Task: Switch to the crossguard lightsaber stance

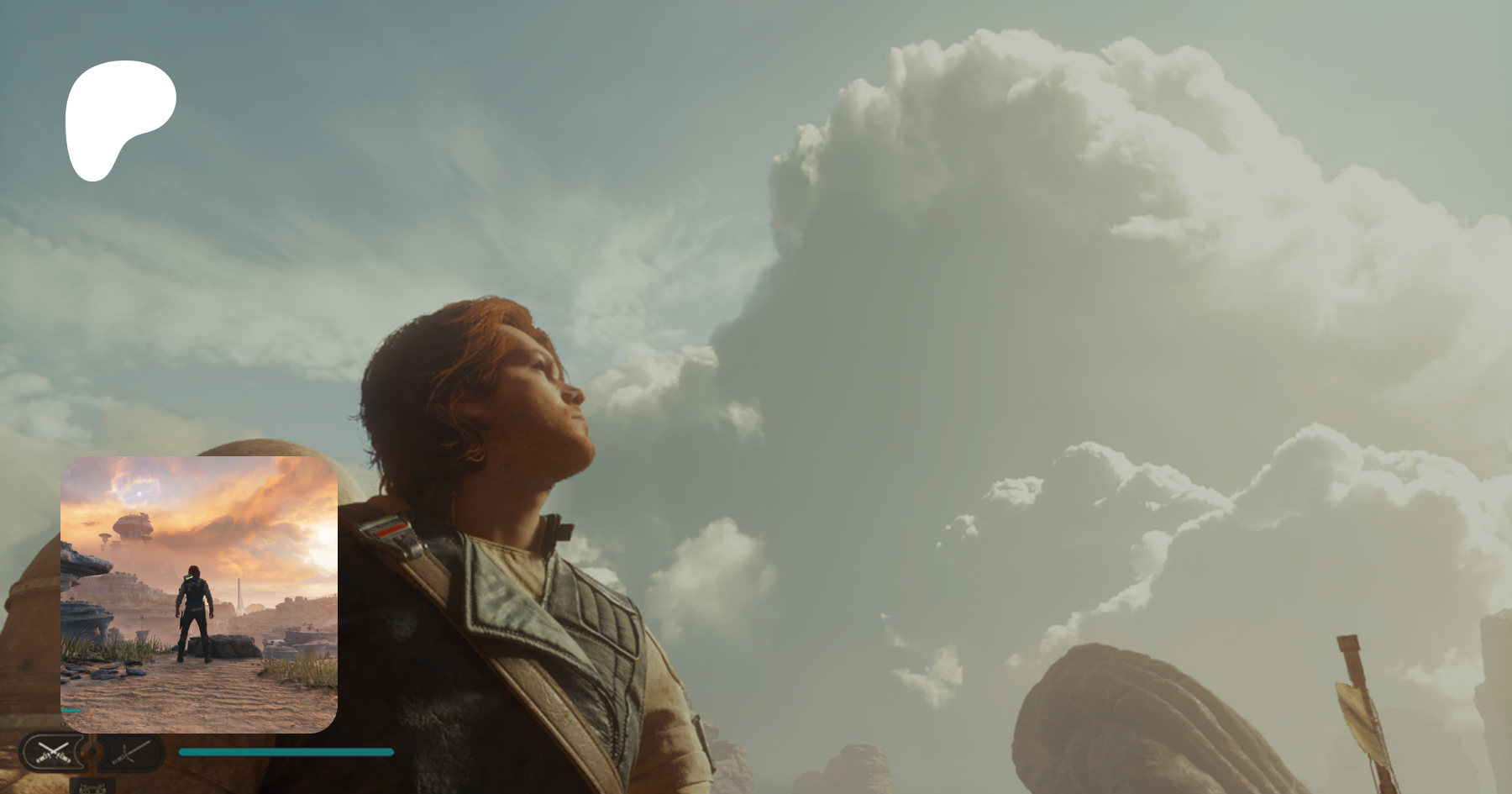Action: [x=130, y=752]
